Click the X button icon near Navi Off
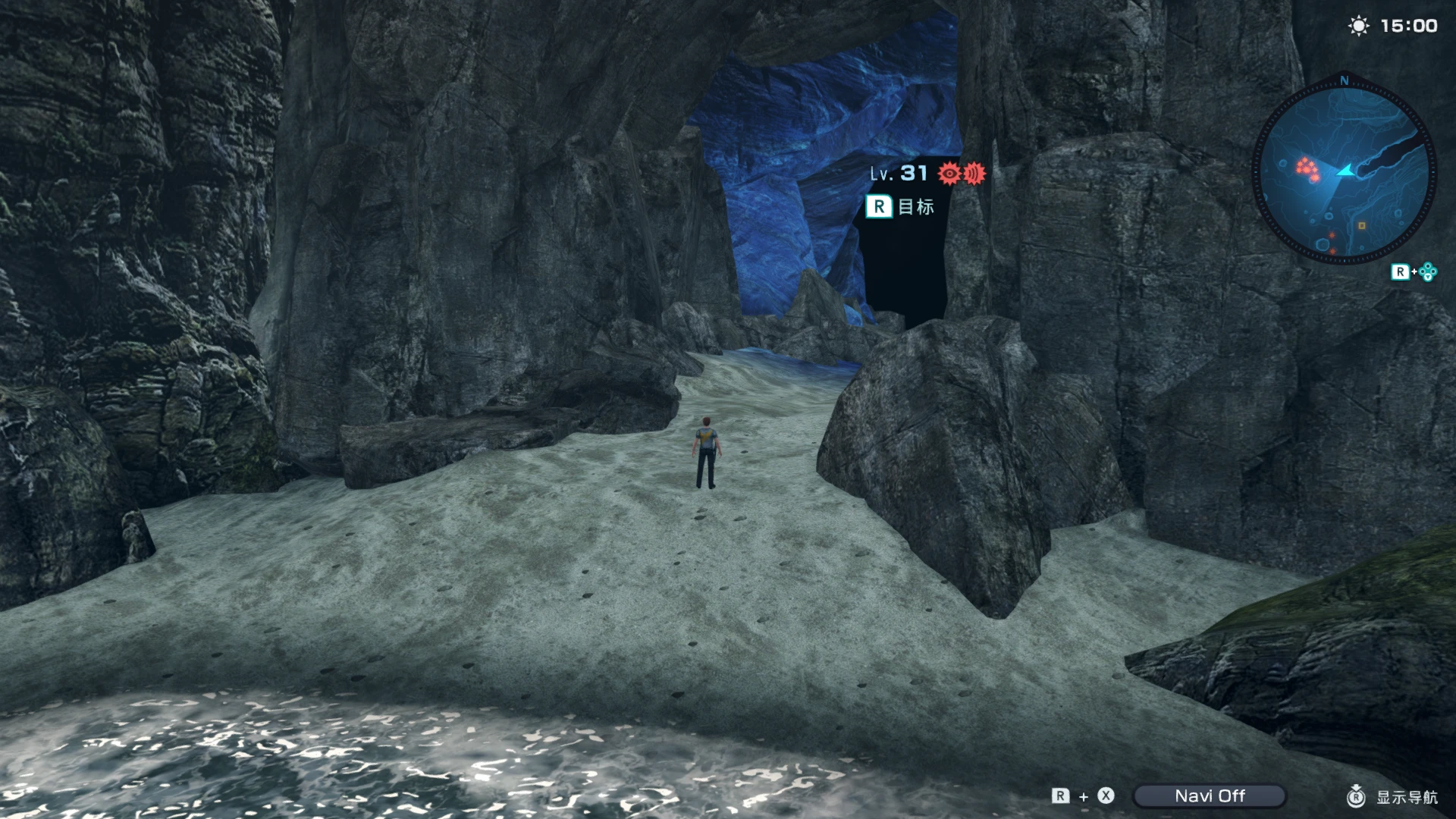1456x819 pixels. pos(1106,797)
